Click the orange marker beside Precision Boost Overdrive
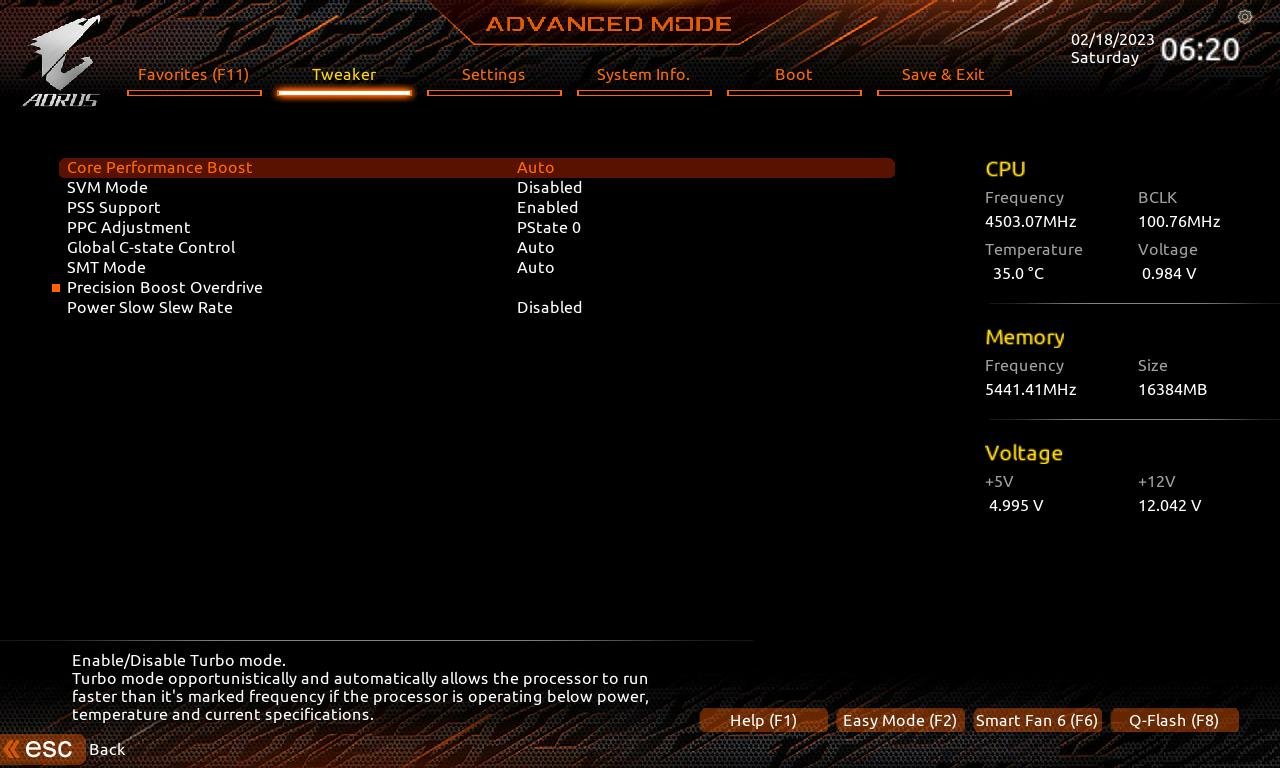Image resolution: width=1280 pixels, height=768 pixels. (56, 288)
